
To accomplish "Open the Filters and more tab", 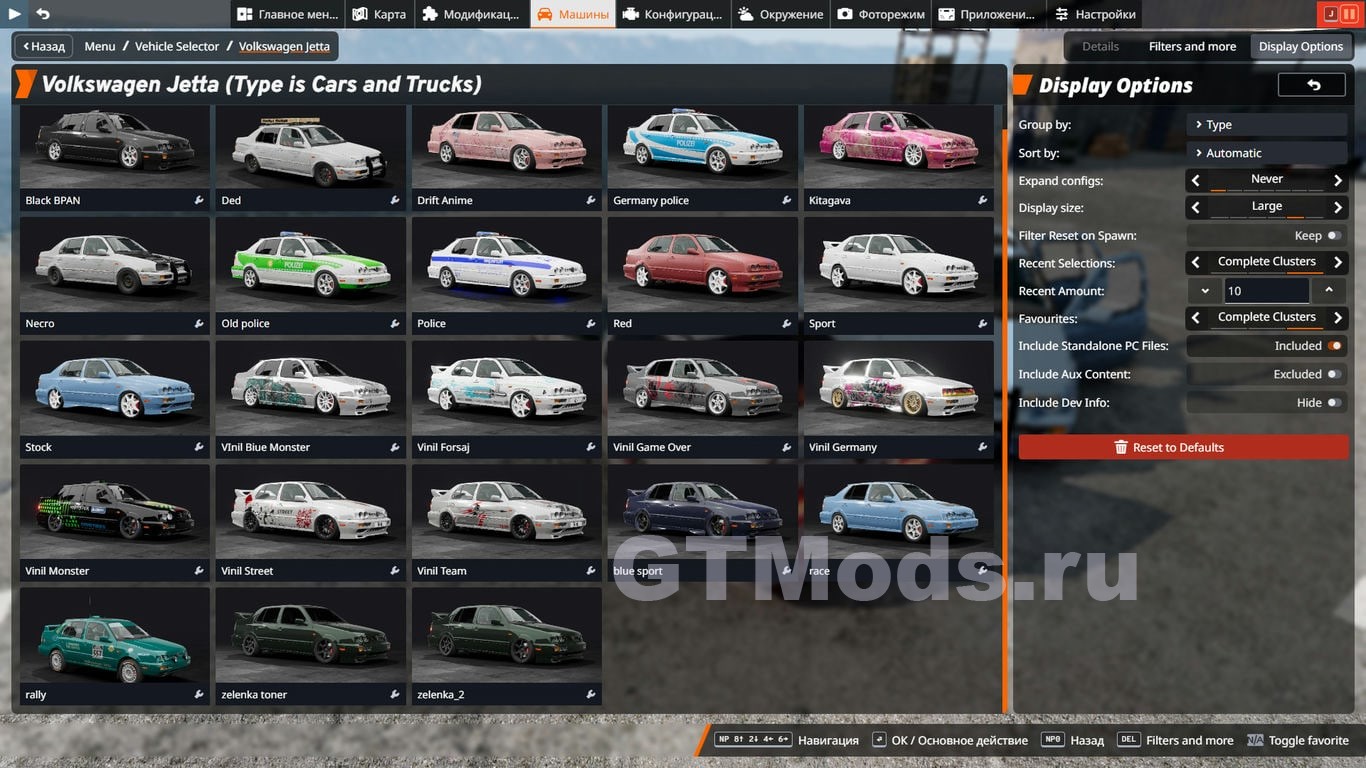I will (1192, 46).
